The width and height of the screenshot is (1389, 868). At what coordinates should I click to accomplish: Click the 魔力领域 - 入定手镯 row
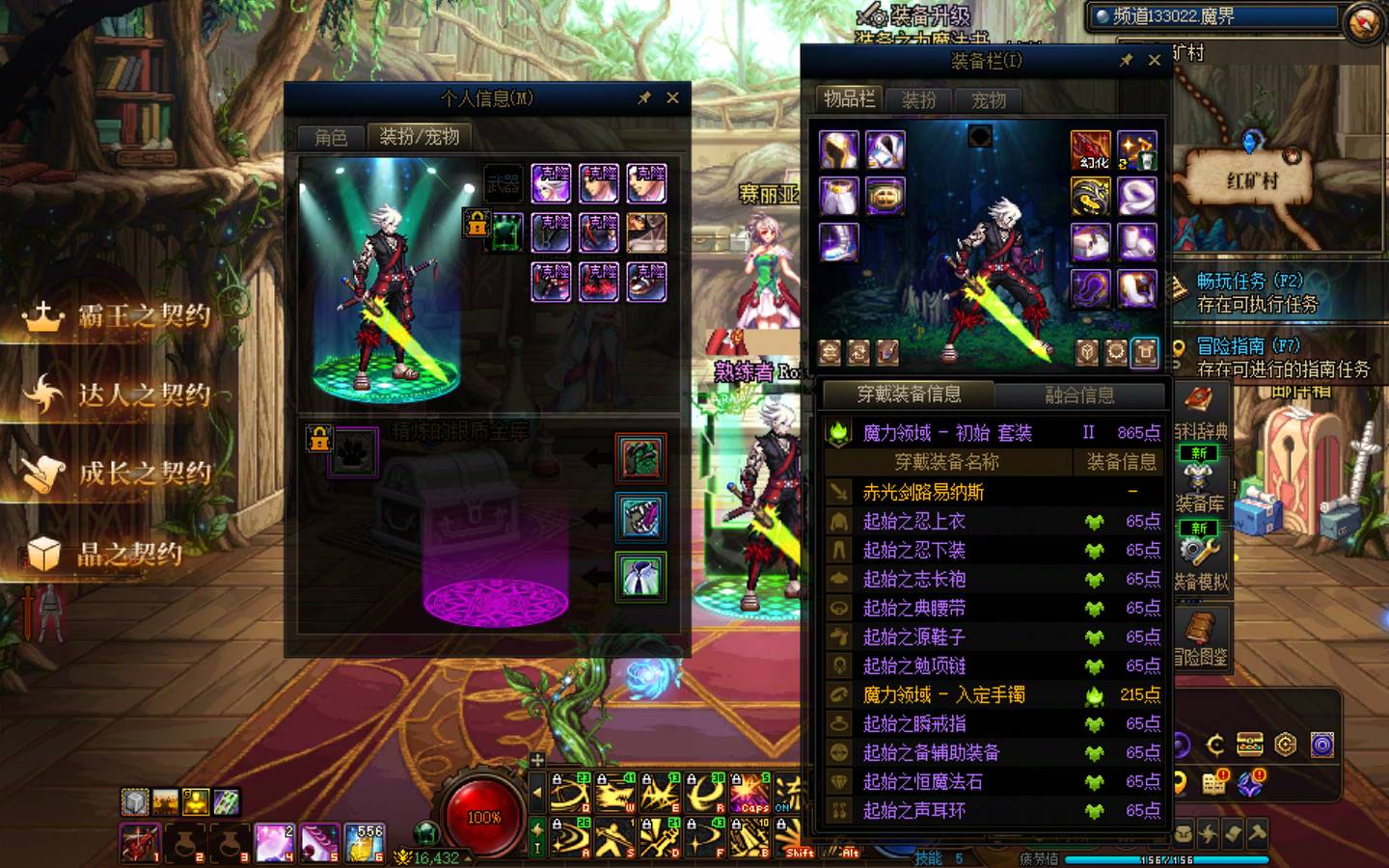943,694
